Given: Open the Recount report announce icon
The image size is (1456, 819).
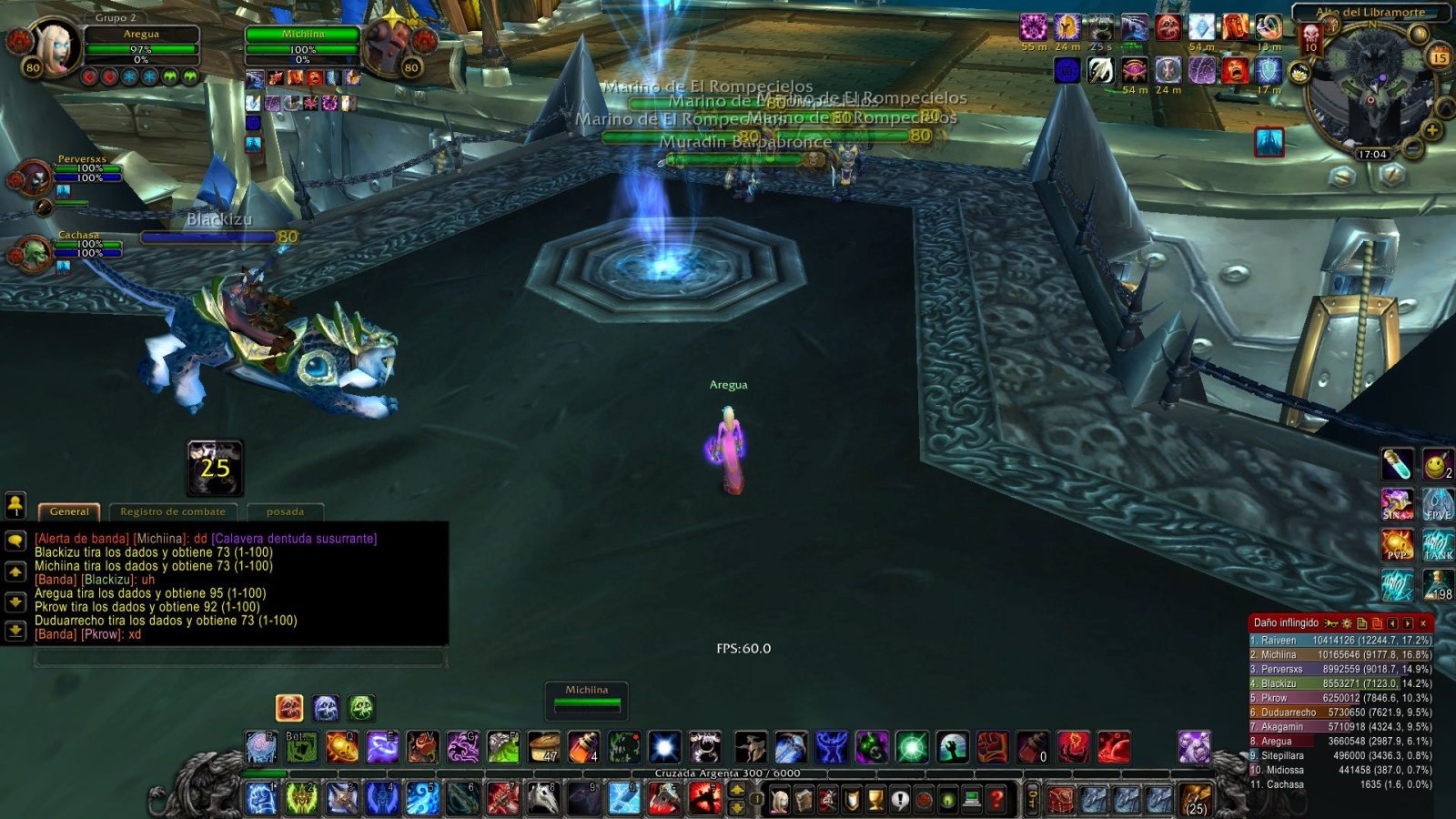Looking at the screenshot, I should [x=1330, y=623].
